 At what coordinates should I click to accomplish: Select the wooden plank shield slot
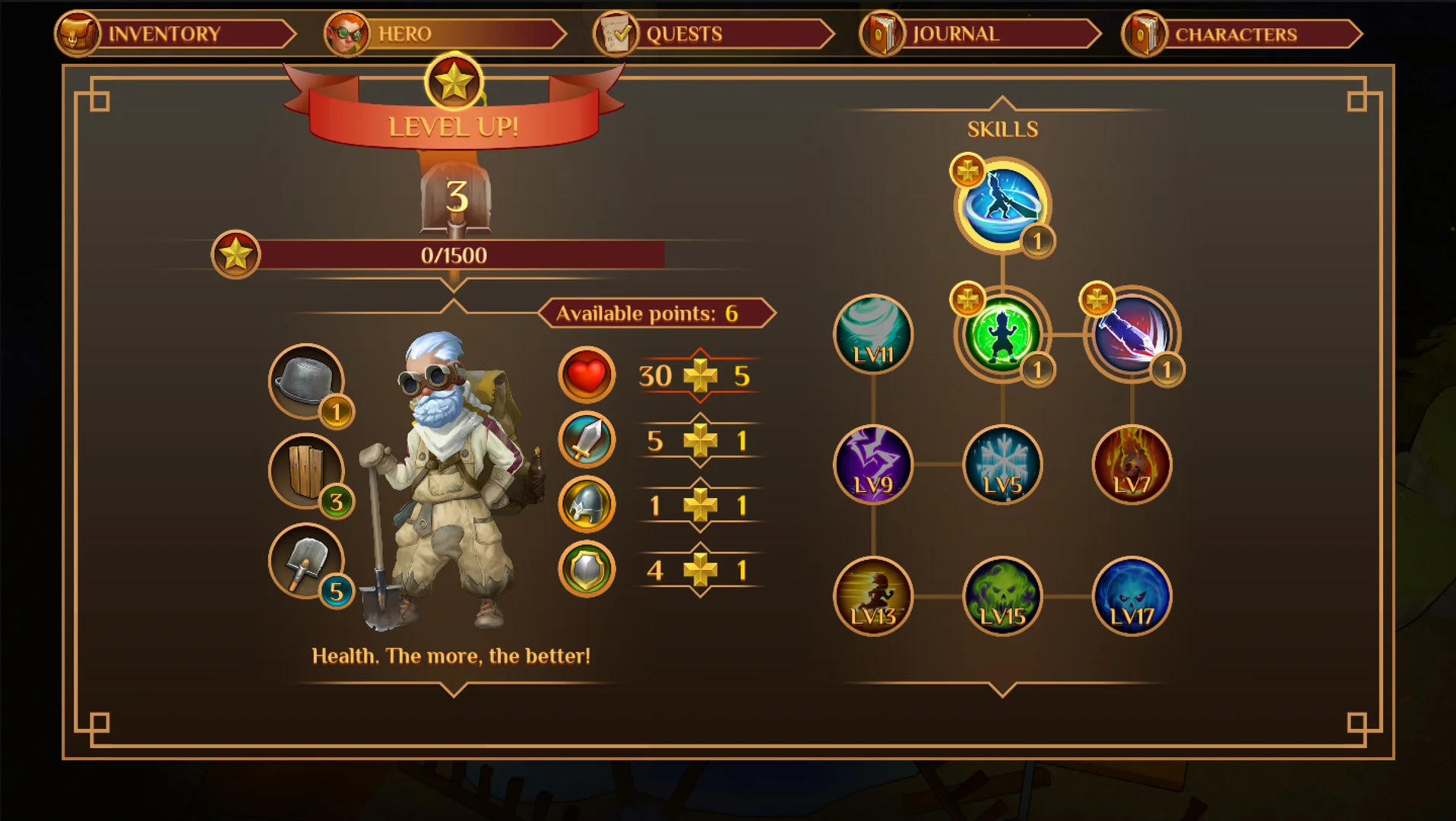(x=306, y=471)
